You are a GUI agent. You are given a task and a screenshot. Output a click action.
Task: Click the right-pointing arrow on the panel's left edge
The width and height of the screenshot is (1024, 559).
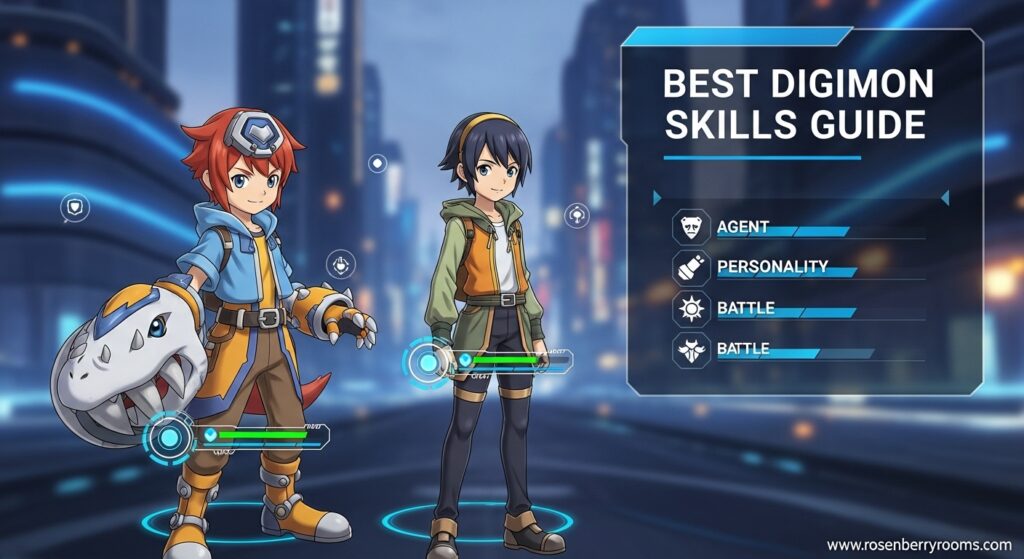click(657, 199)
